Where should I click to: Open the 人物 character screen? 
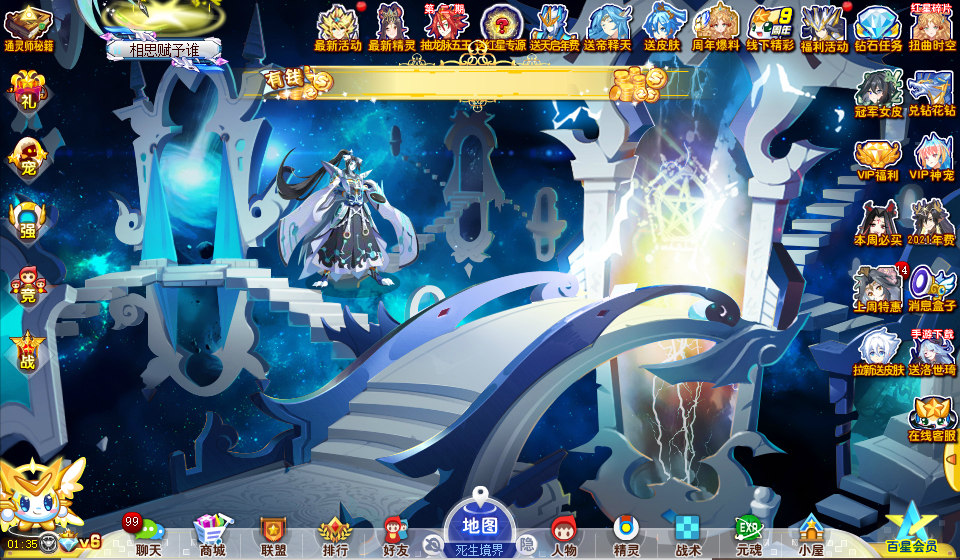click(x=564, y=534)
